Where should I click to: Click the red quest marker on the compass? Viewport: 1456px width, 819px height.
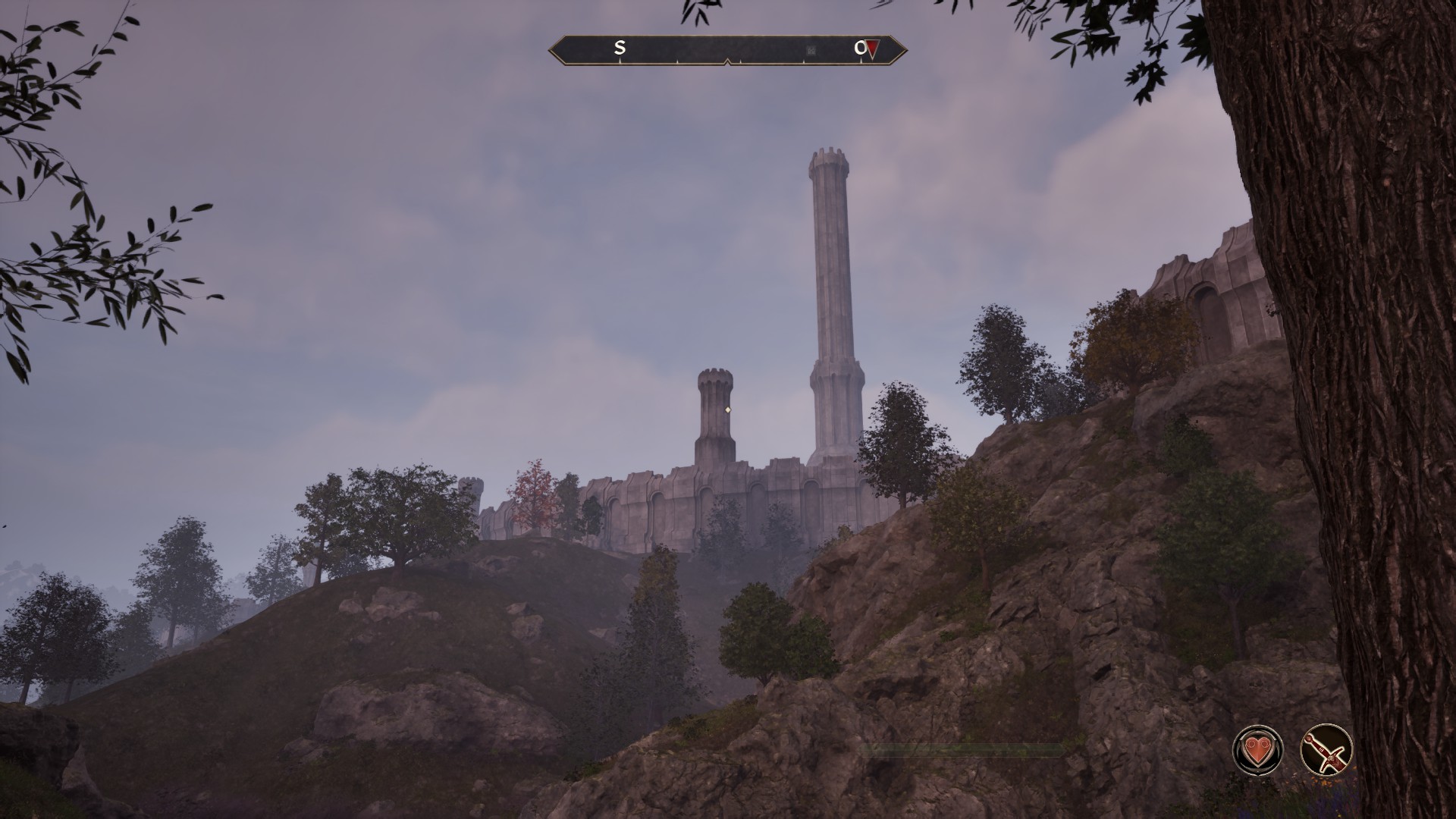[873, 49]
